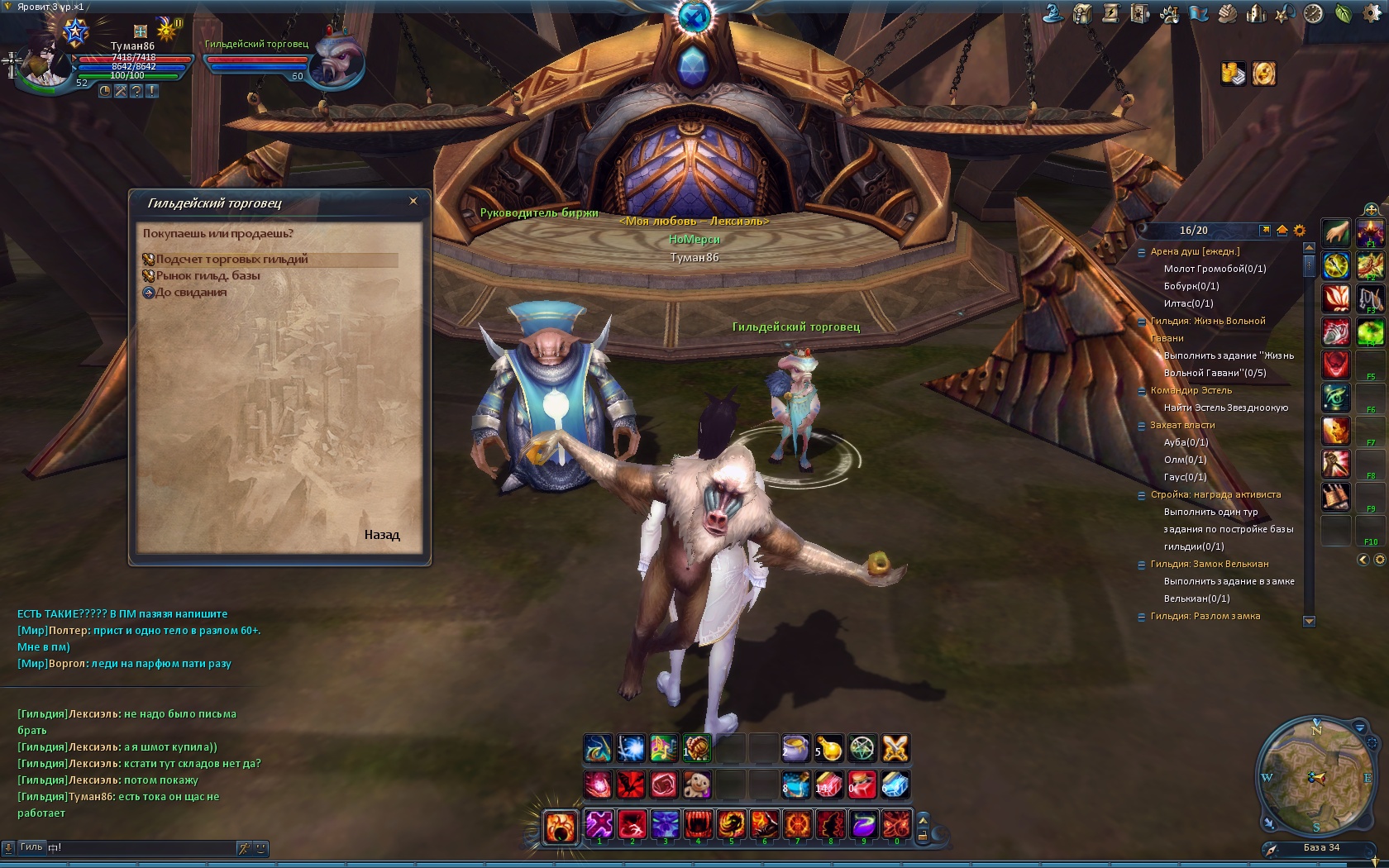Screen dimensions: 1389x868
Task: Activate the music notes skill
Action: point(664,749)
